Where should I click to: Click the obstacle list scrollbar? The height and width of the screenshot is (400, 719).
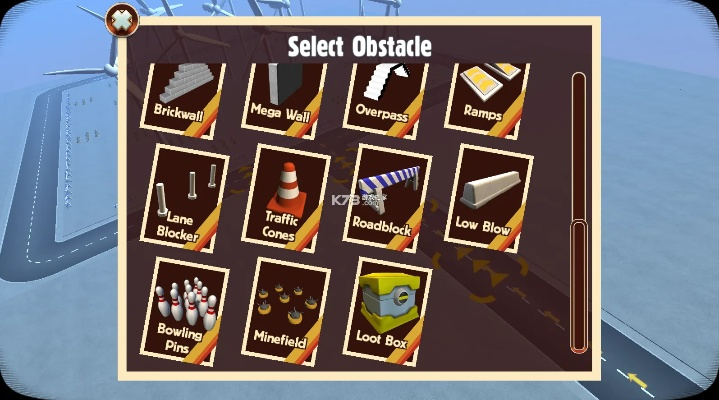tap(579, 285)
